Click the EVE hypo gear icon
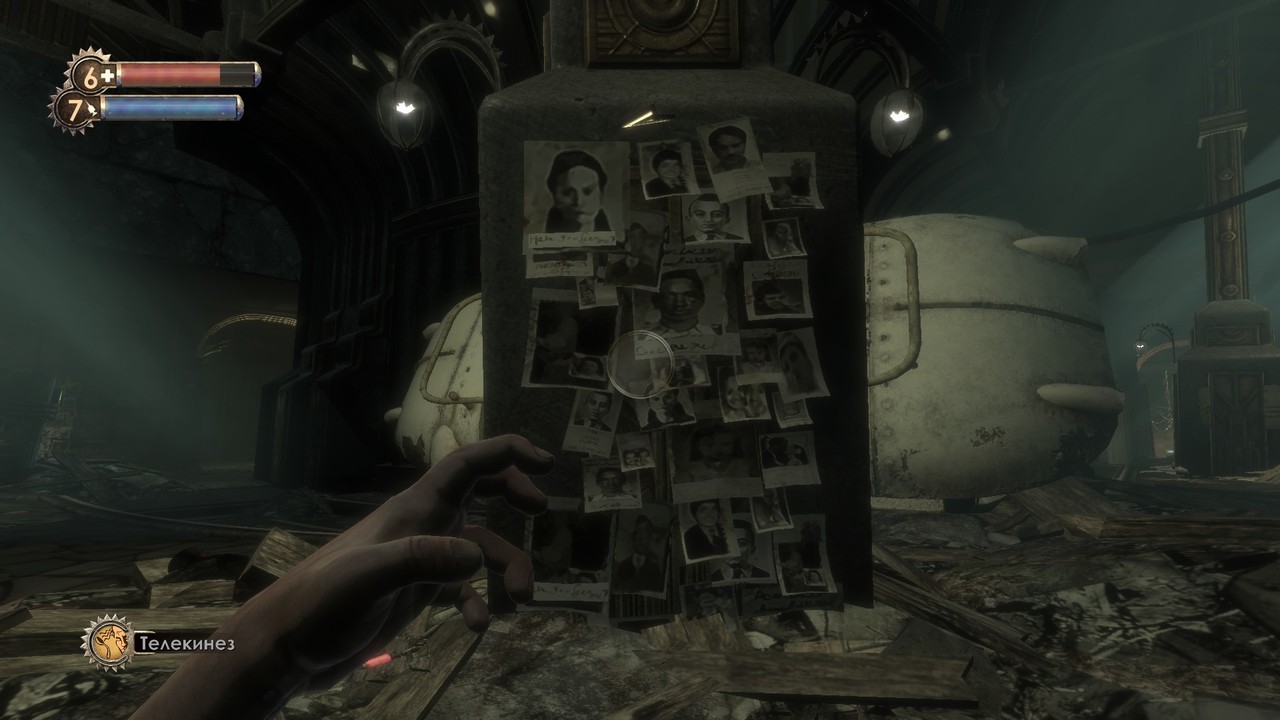Screen dimensions: 1280x720 point(75,108)
